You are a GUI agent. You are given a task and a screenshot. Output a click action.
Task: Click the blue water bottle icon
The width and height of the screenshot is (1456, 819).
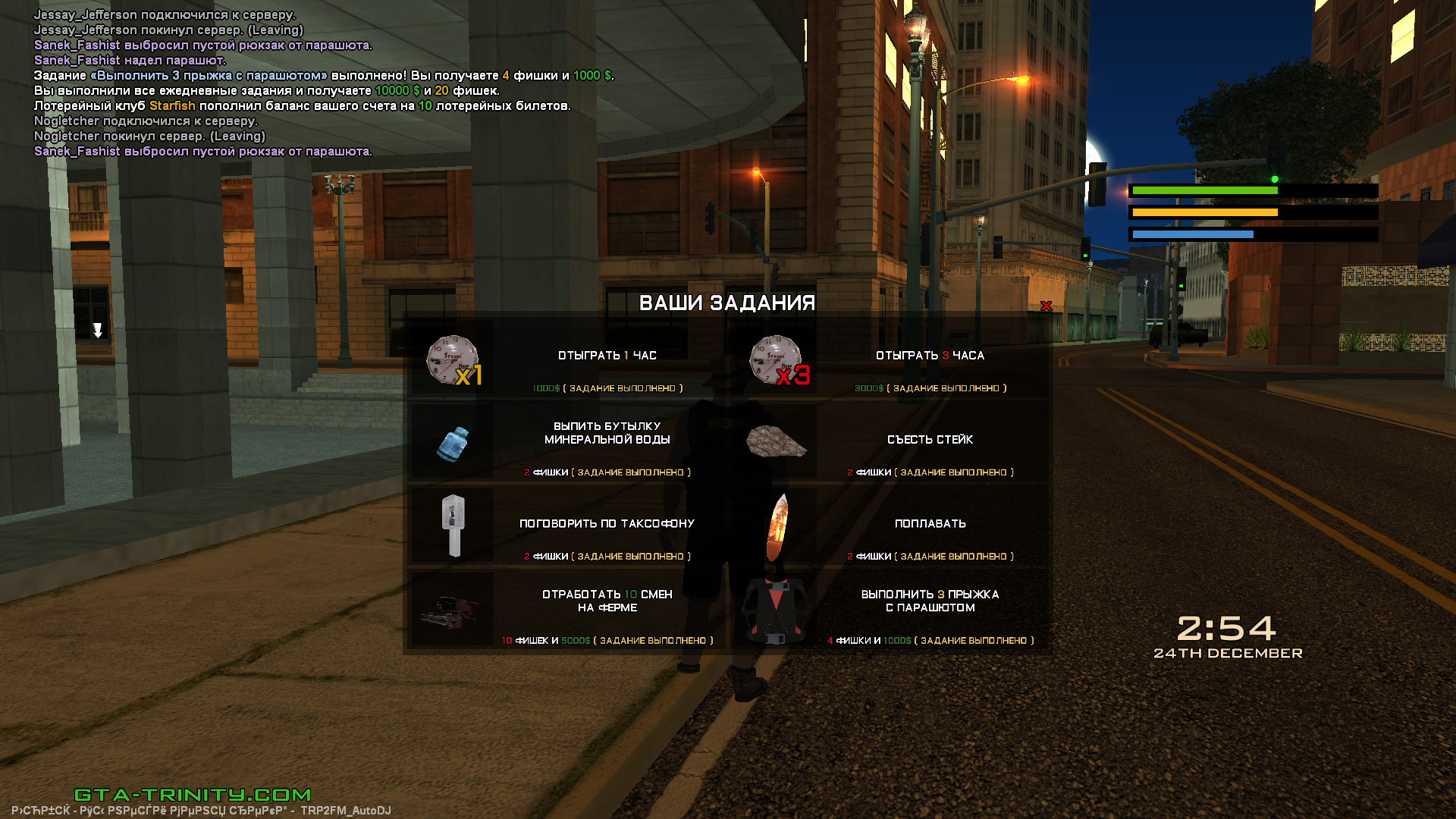point(453,444)
